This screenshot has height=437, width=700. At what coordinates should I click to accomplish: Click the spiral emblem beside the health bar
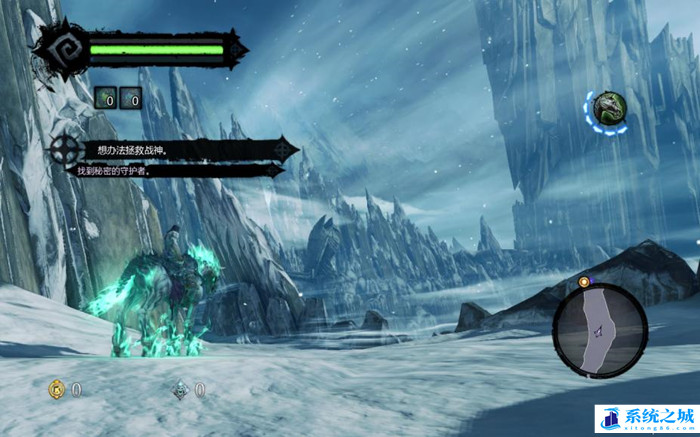point(56,48)
